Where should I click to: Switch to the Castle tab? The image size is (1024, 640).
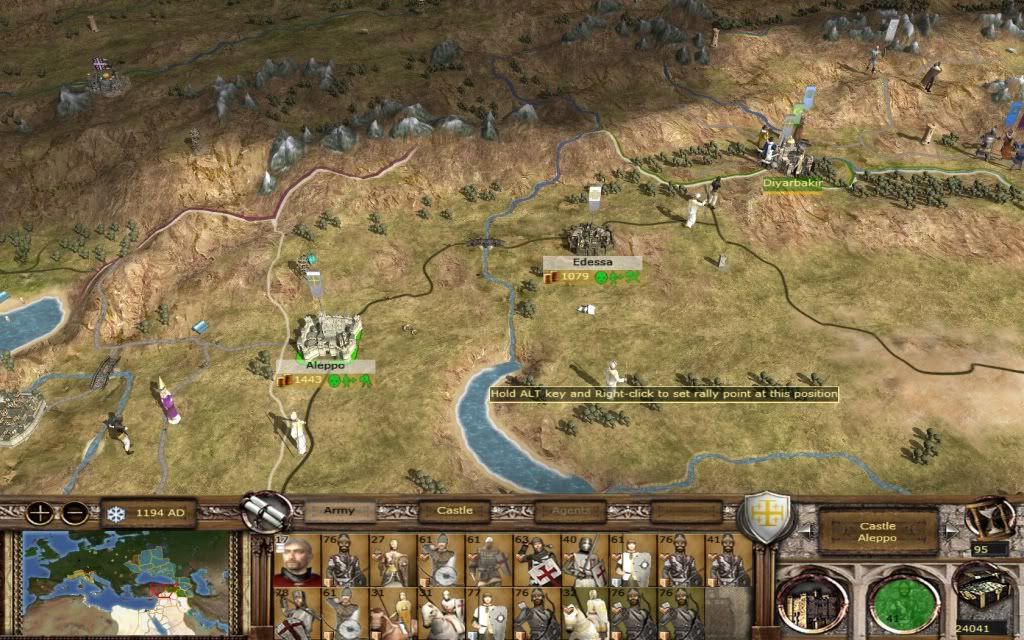[455, 511]
